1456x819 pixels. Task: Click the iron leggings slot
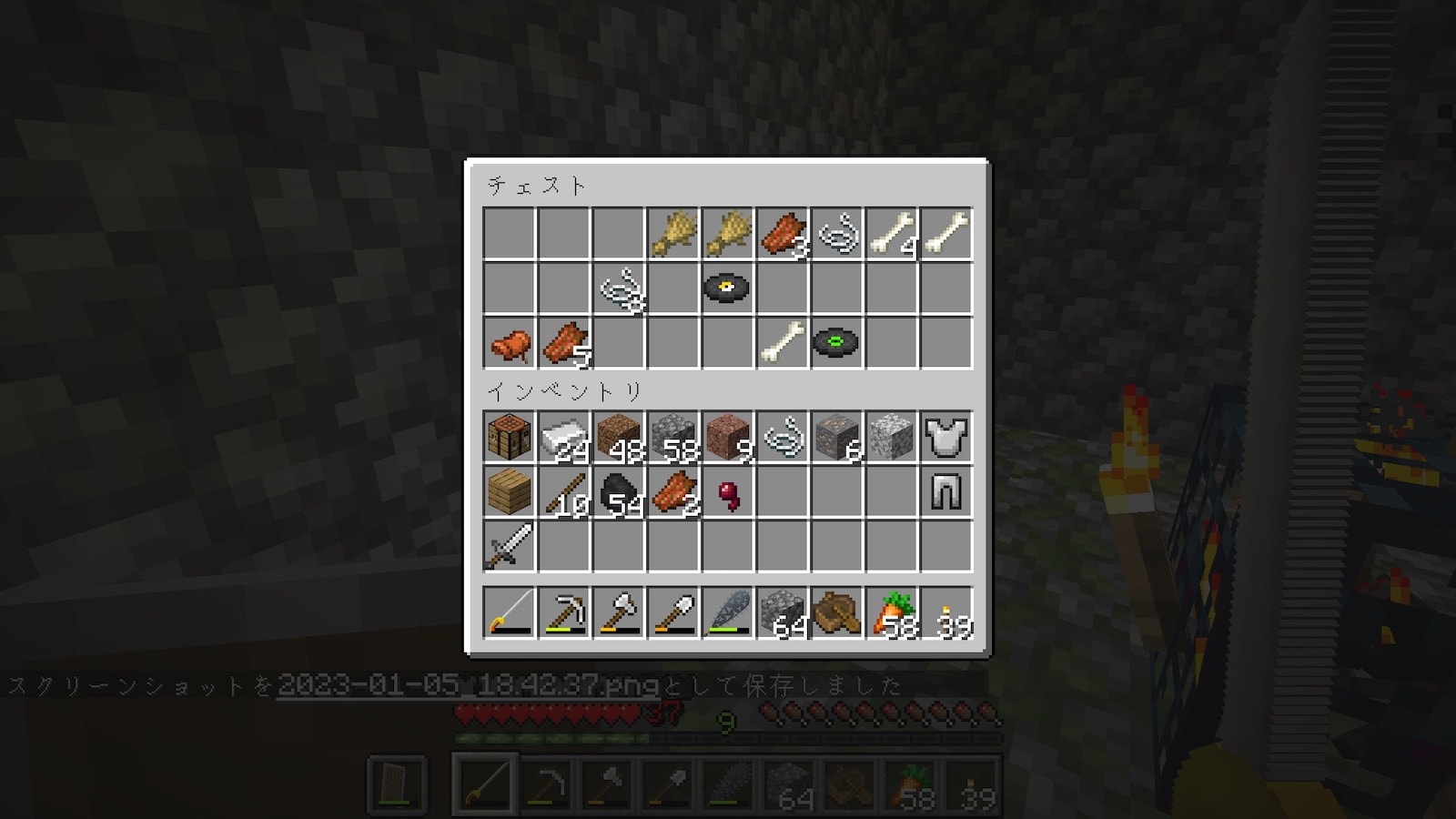pyautogui.click(x=946, y=491)
